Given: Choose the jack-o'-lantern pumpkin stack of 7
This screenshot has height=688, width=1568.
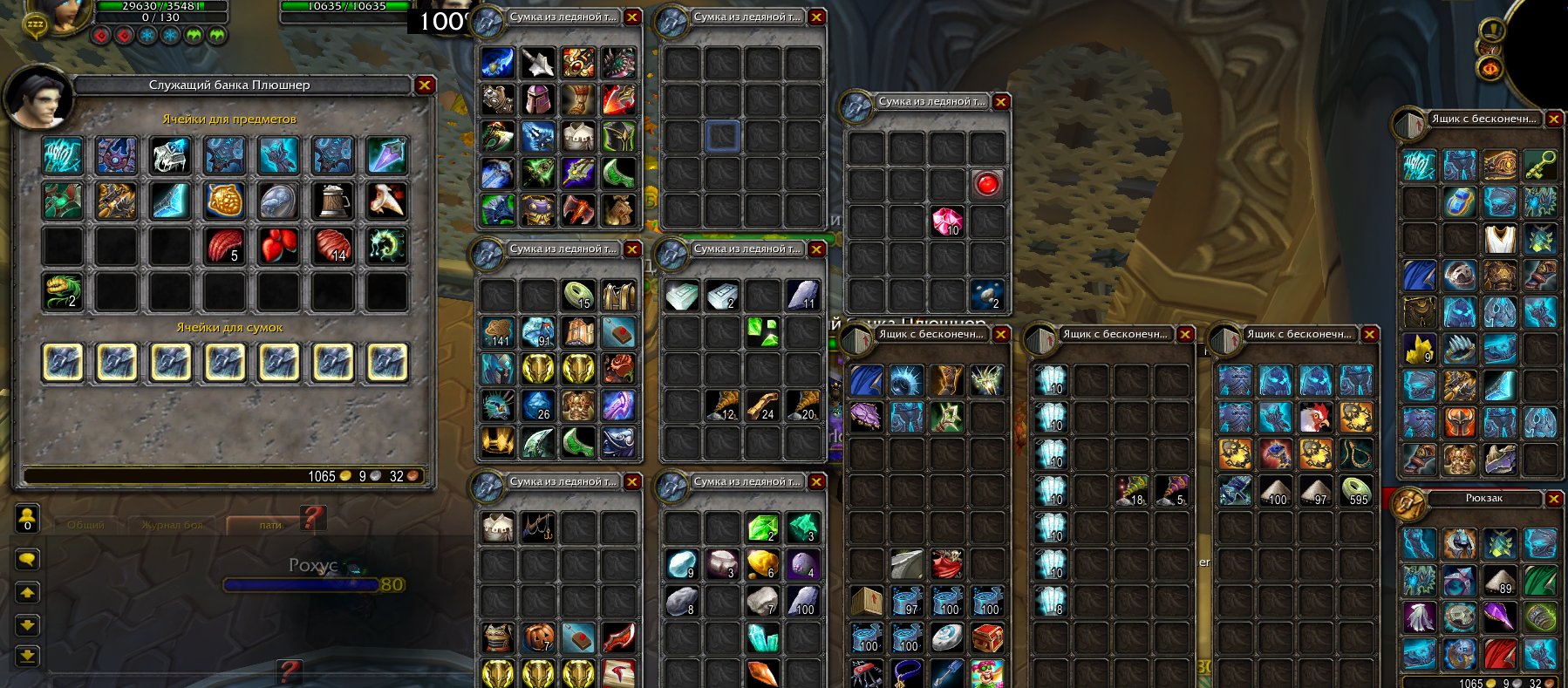Looking at the screenshot, I should [x=538, y=637].
